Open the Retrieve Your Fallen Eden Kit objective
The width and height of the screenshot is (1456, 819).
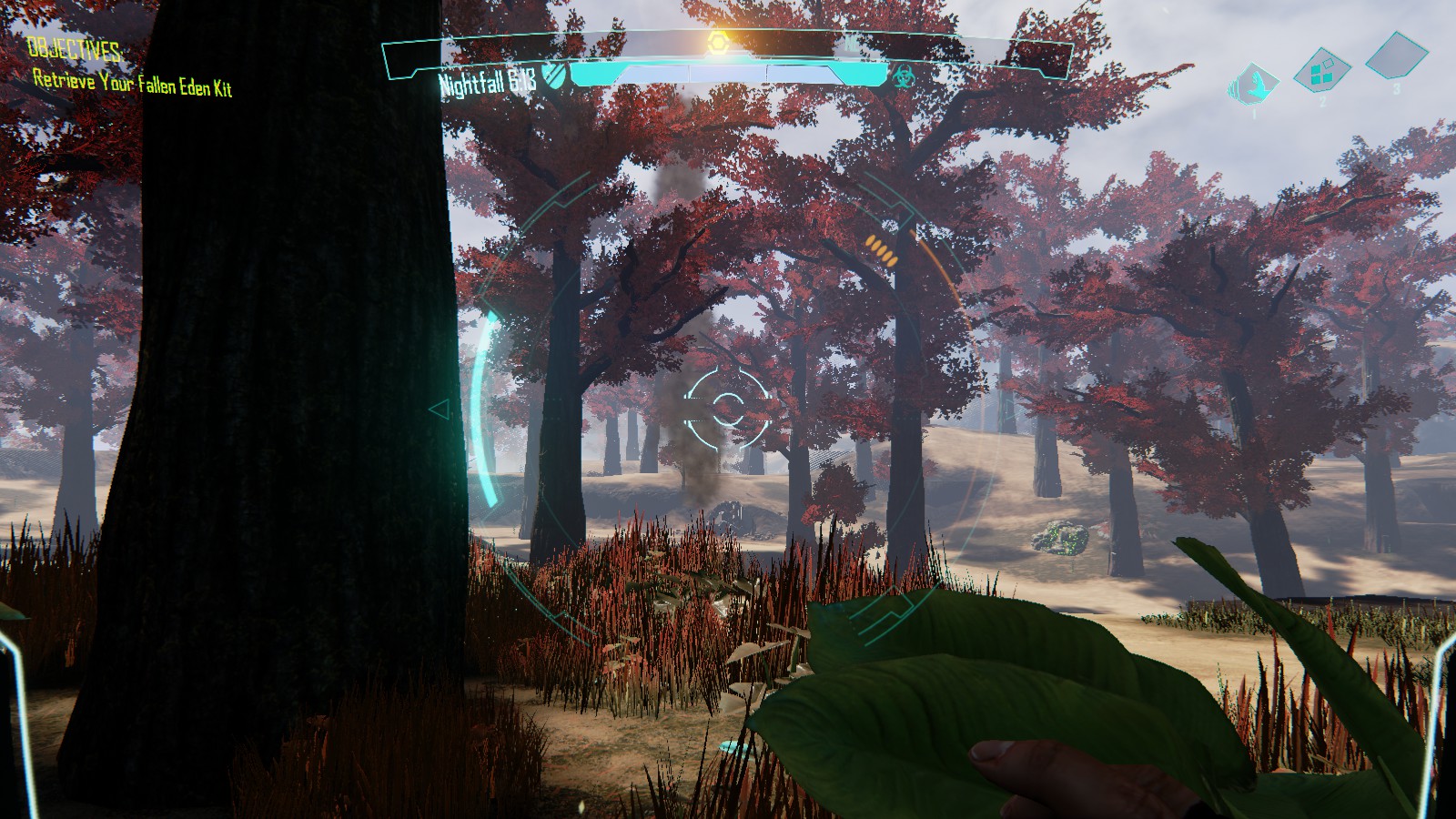click(x=133, y=82)
